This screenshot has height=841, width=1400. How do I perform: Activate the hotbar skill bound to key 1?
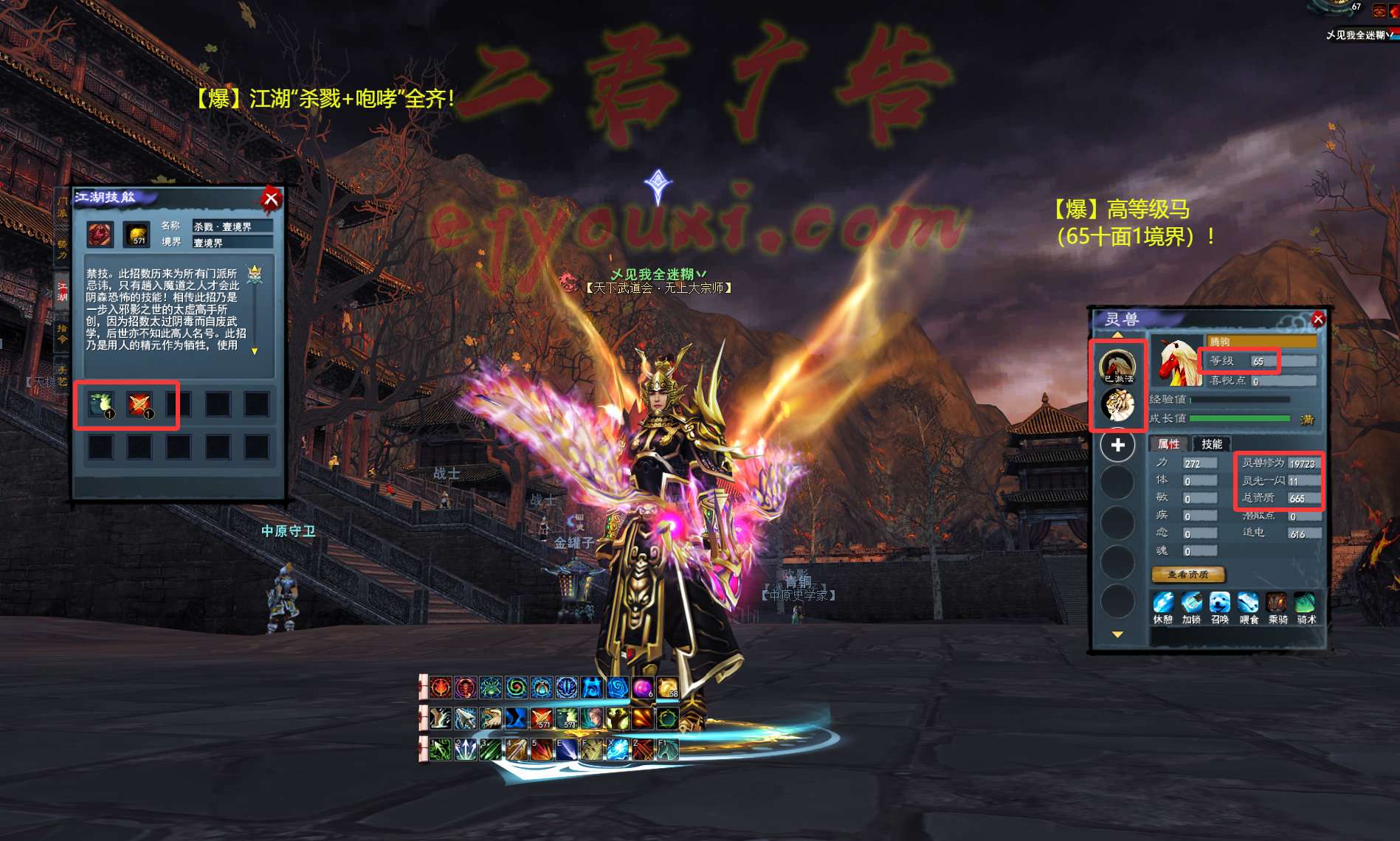tap(441, 750)
